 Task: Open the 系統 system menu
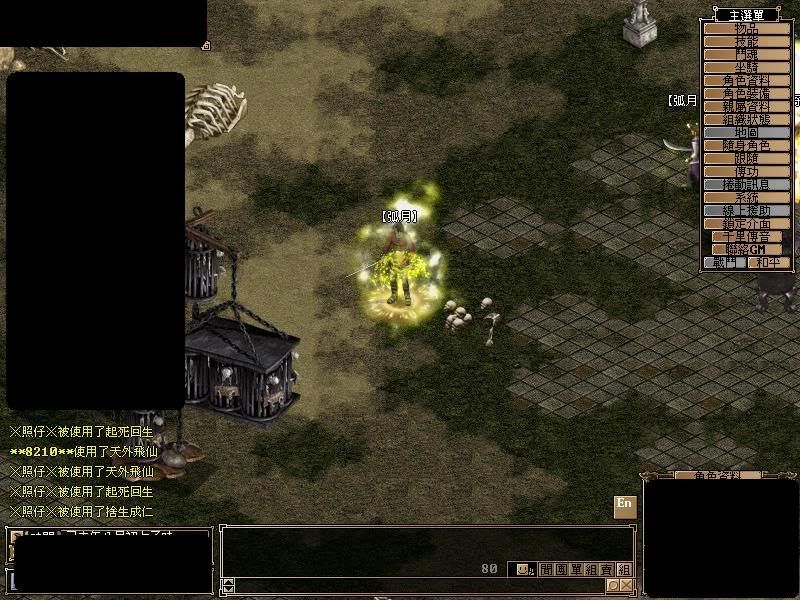[x=747, y=197]
